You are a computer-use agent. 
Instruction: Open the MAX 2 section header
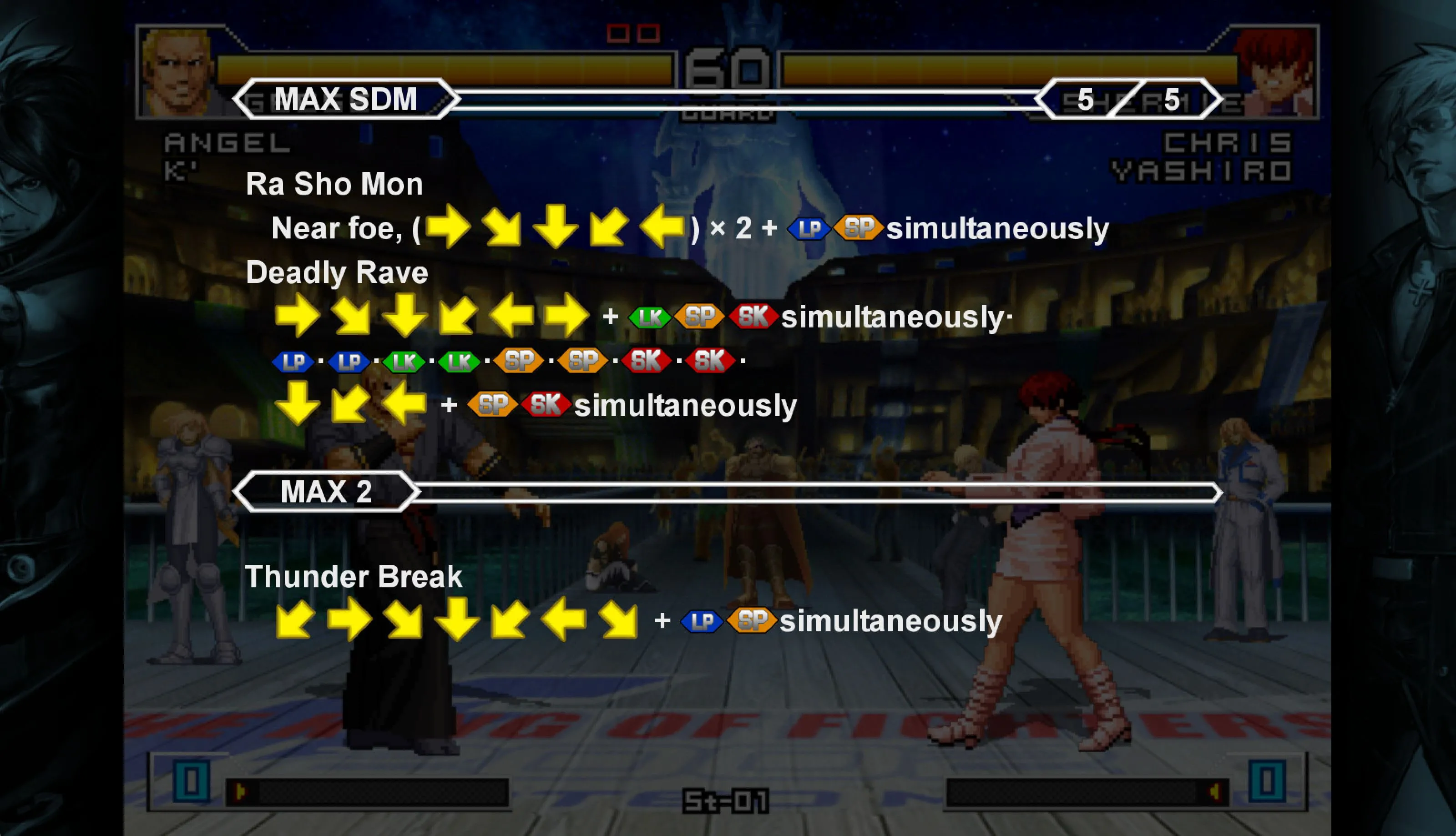point(326,492)
